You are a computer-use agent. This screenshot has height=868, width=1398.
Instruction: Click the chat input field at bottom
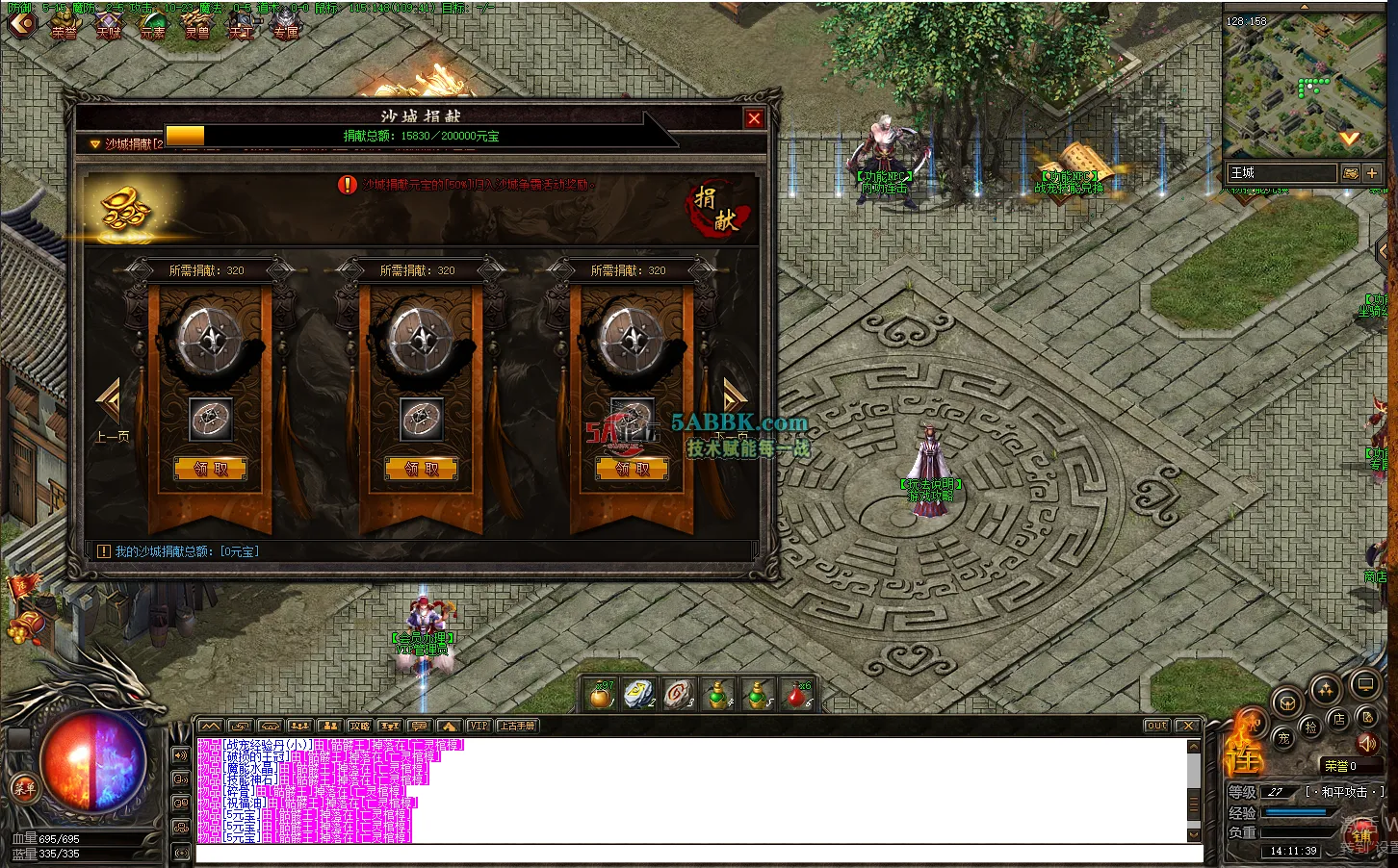(x=674, y=855)
